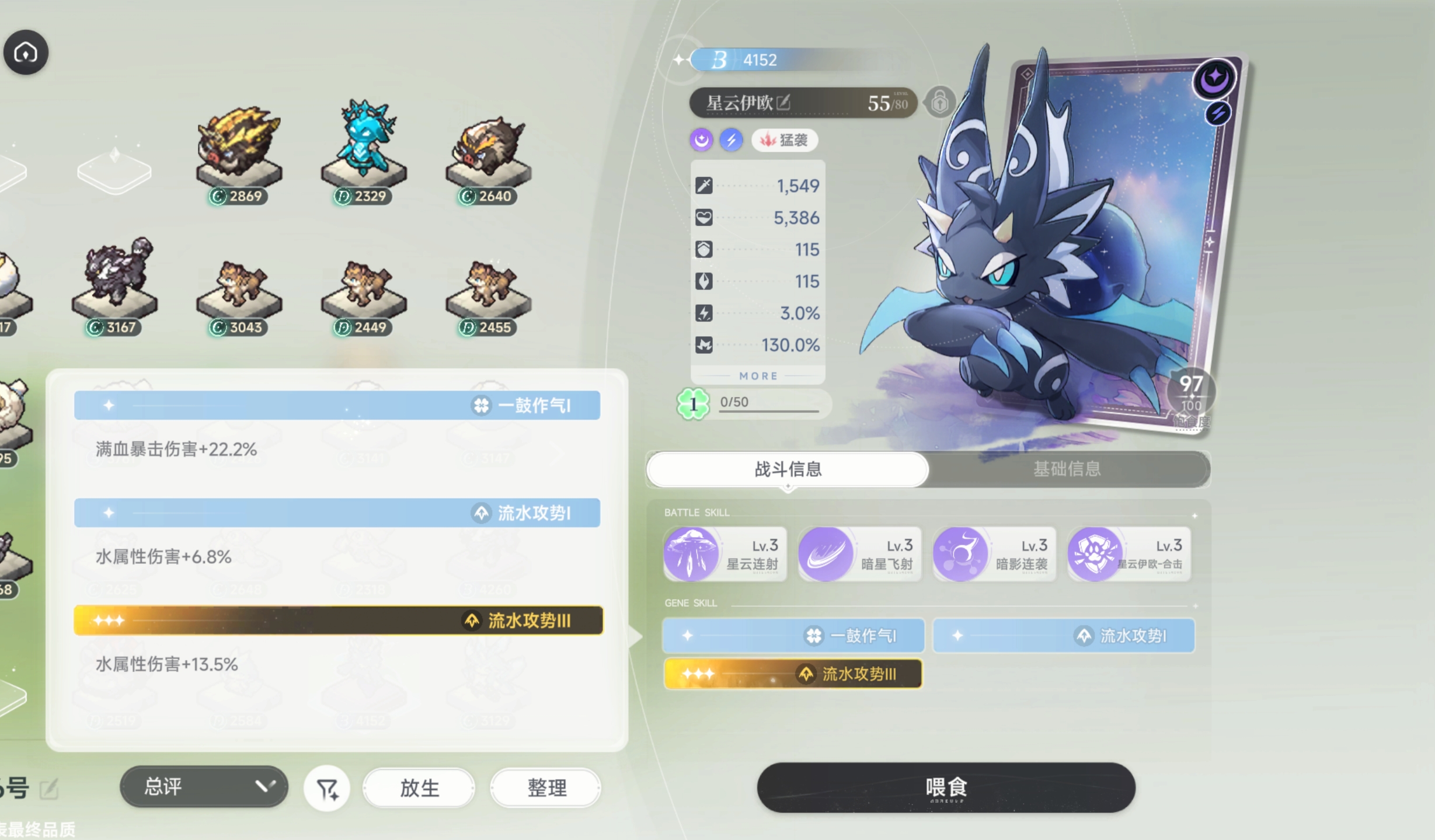Viewport: 1435px width, 840px height.
Task: Rename pet 星云伊欧 via edit icon
Action: 783,103
